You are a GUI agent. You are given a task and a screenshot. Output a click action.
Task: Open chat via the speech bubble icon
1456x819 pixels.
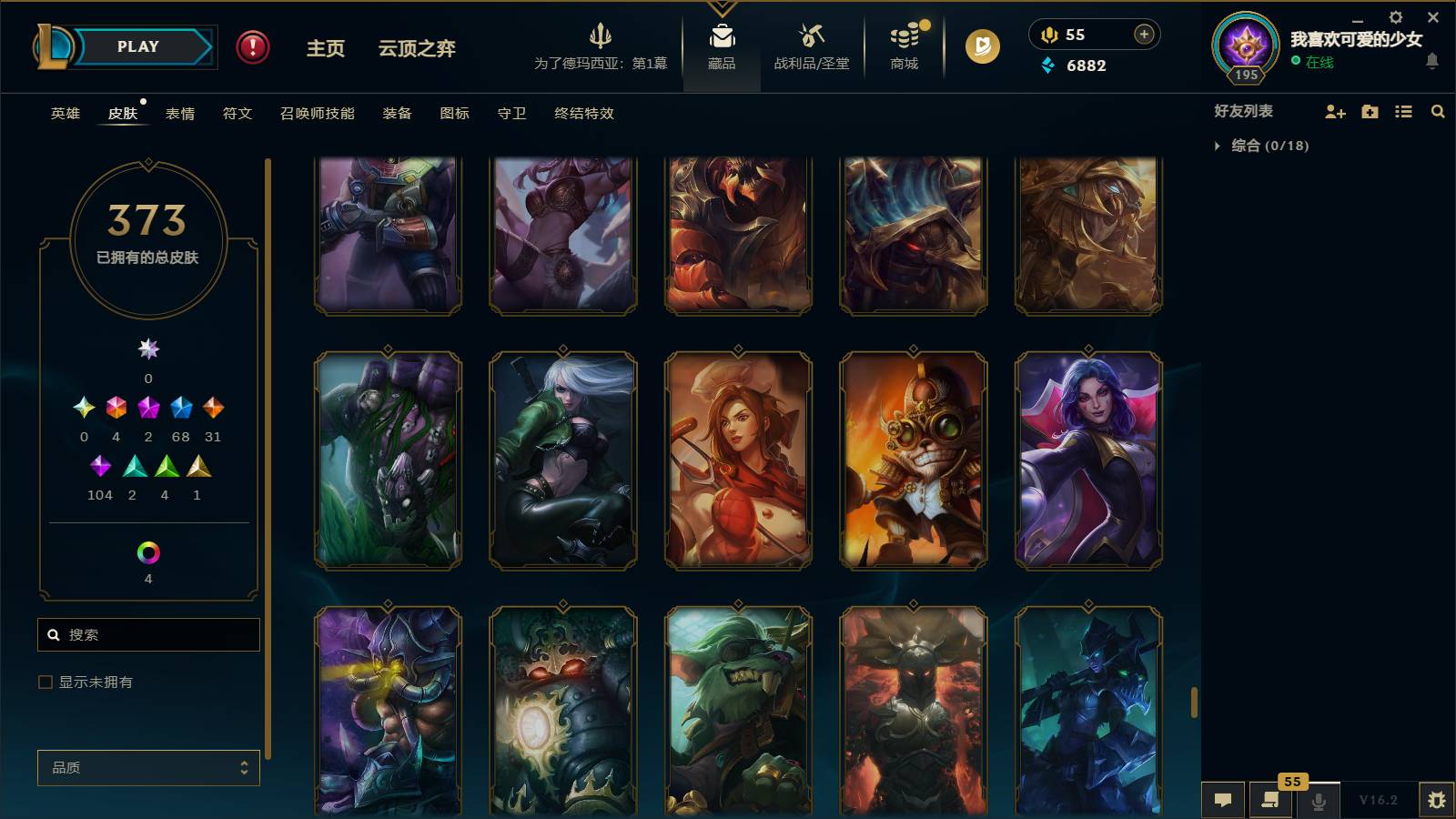coord(1223,800)
